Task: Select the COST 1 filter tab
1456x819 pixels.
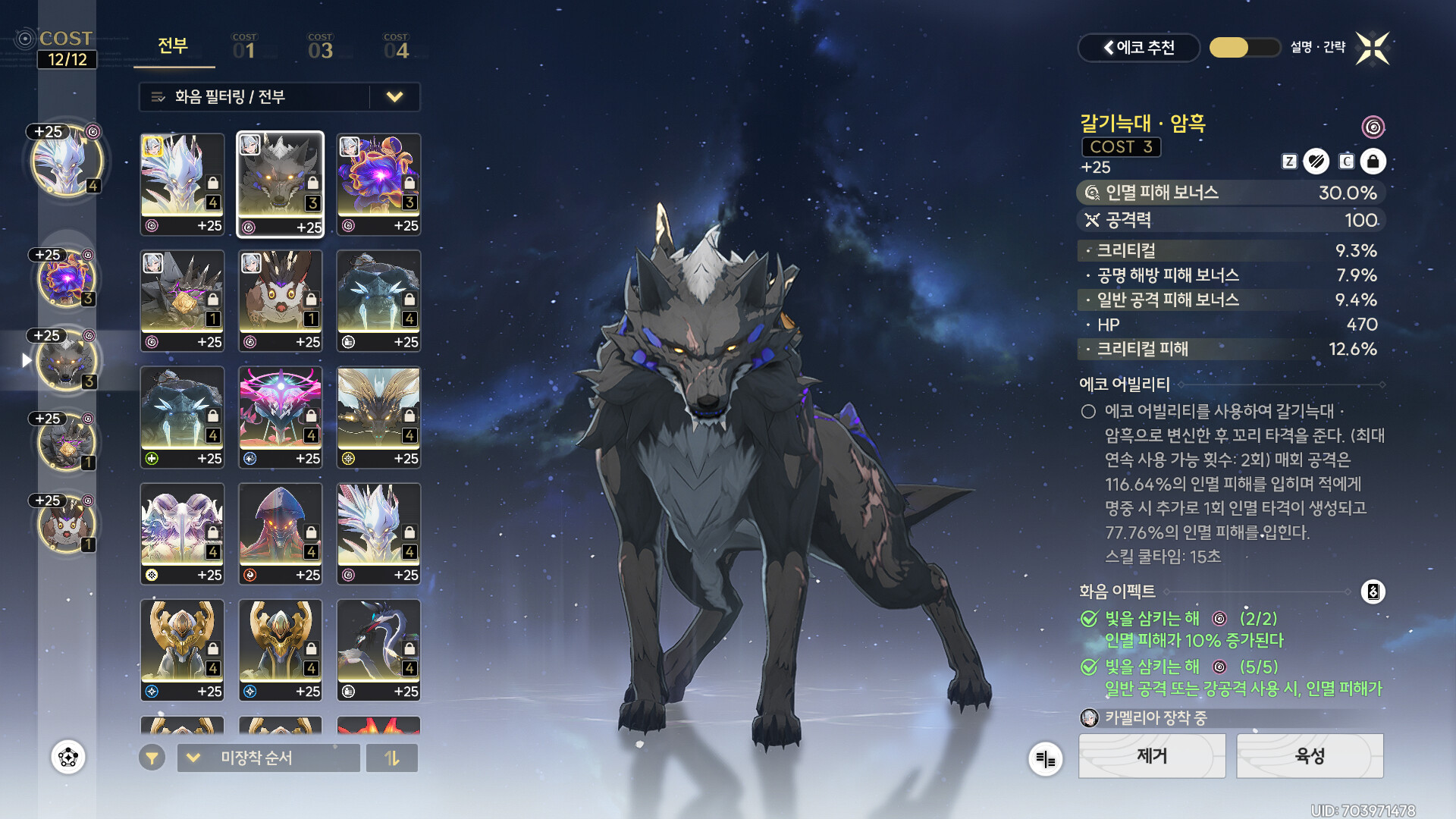Action: coord(244,47)
